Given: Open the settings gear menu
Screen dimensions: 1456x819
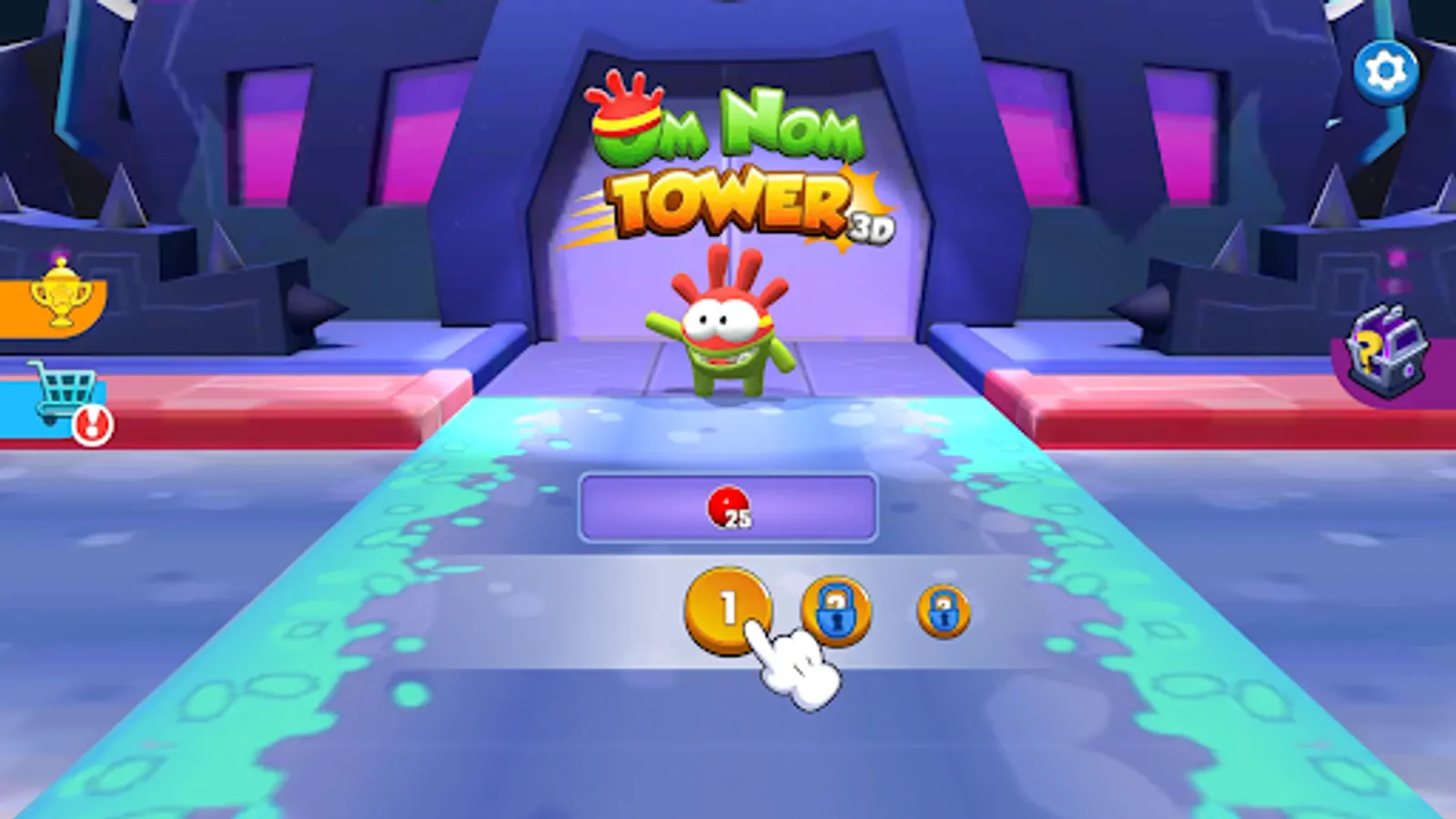Looking at the screenshot, I should point(1384,66).
